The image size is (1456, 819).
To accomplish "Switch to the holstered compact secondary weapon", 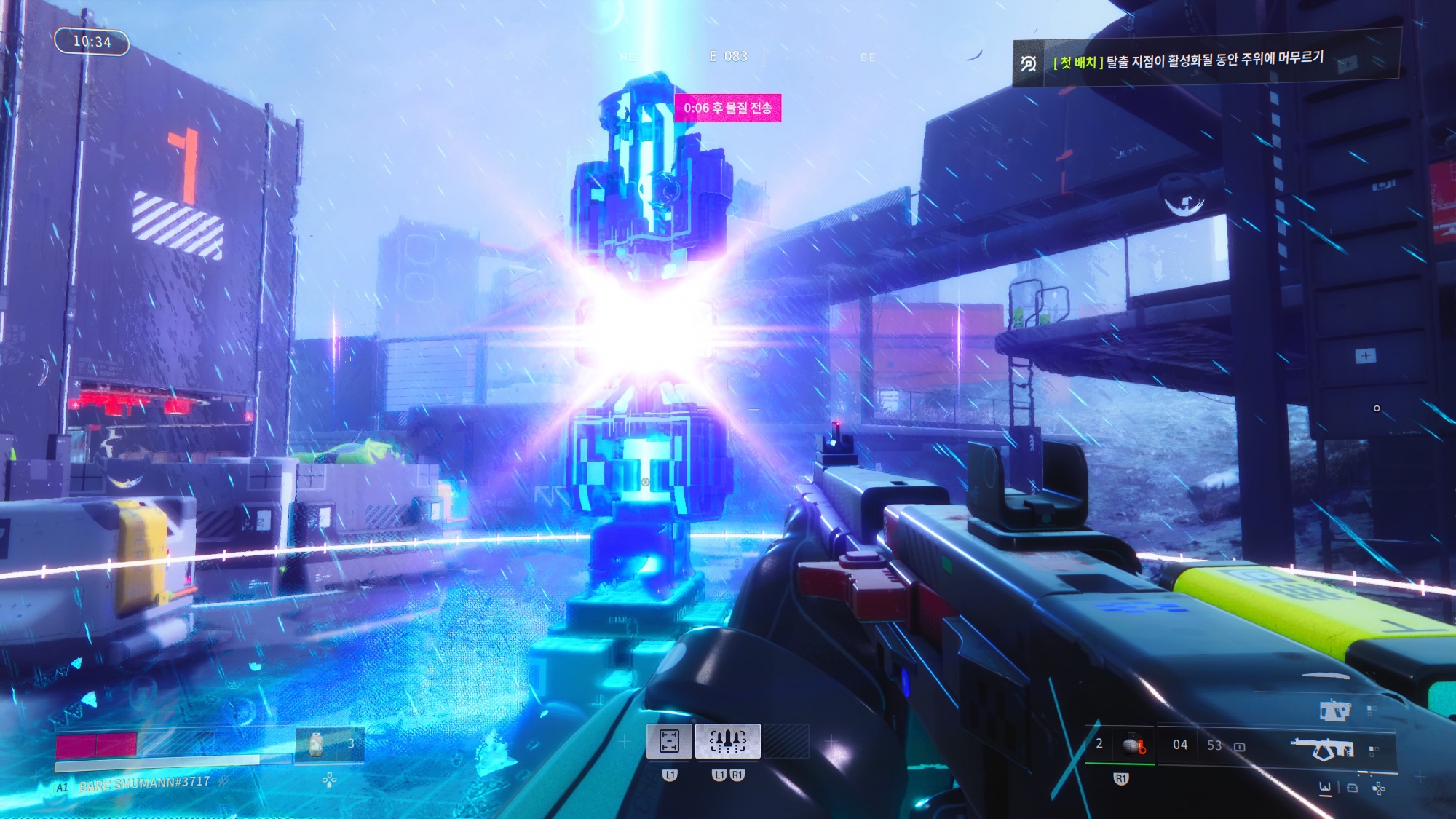I will click(x=1334, y=711).
